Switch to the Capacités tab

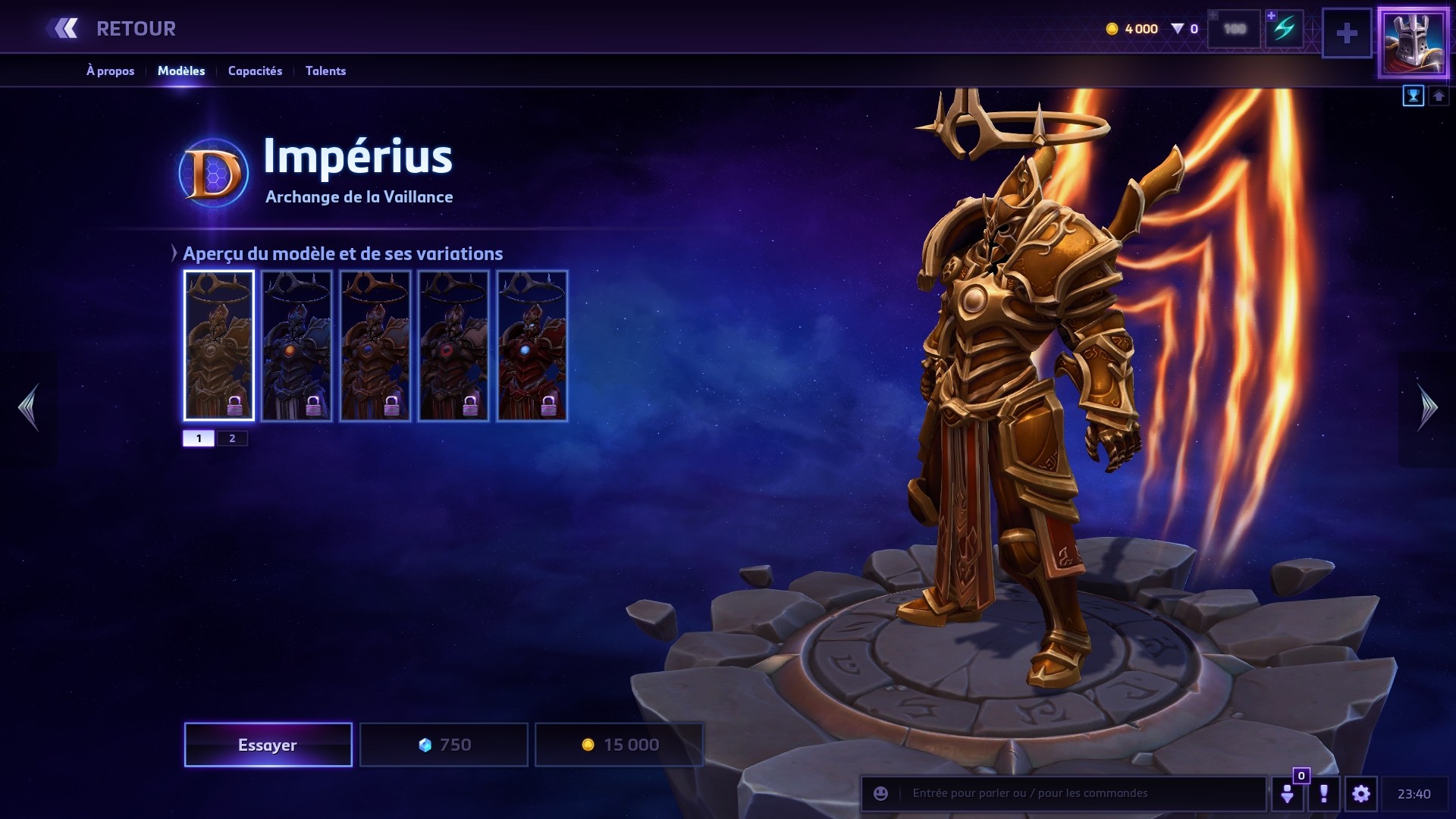tap(256, 71)
